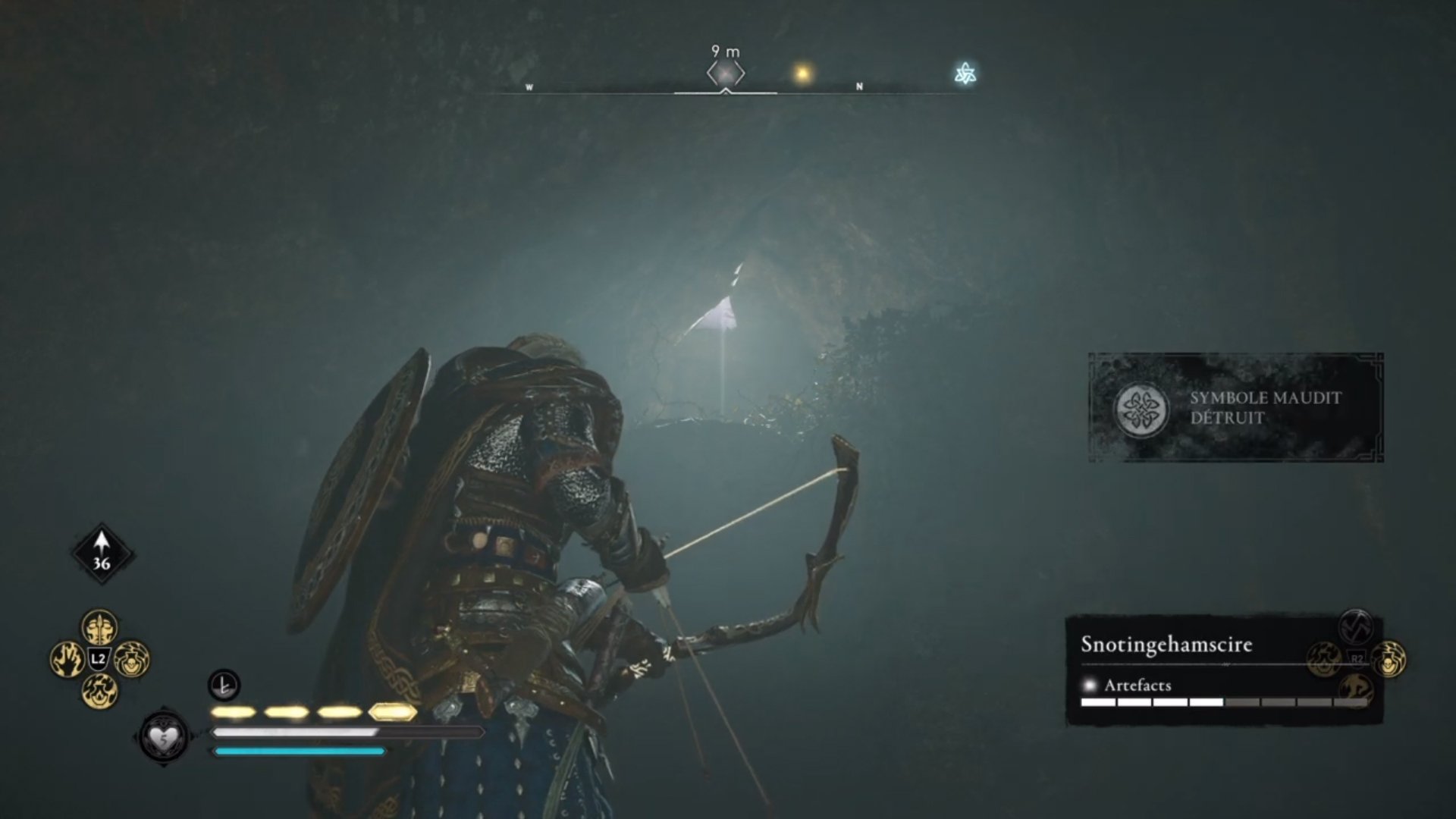This screenshot has width=1456, height=819.
Task: Click the blue trinity symbol on the compass
Action: tap(964, 74)
